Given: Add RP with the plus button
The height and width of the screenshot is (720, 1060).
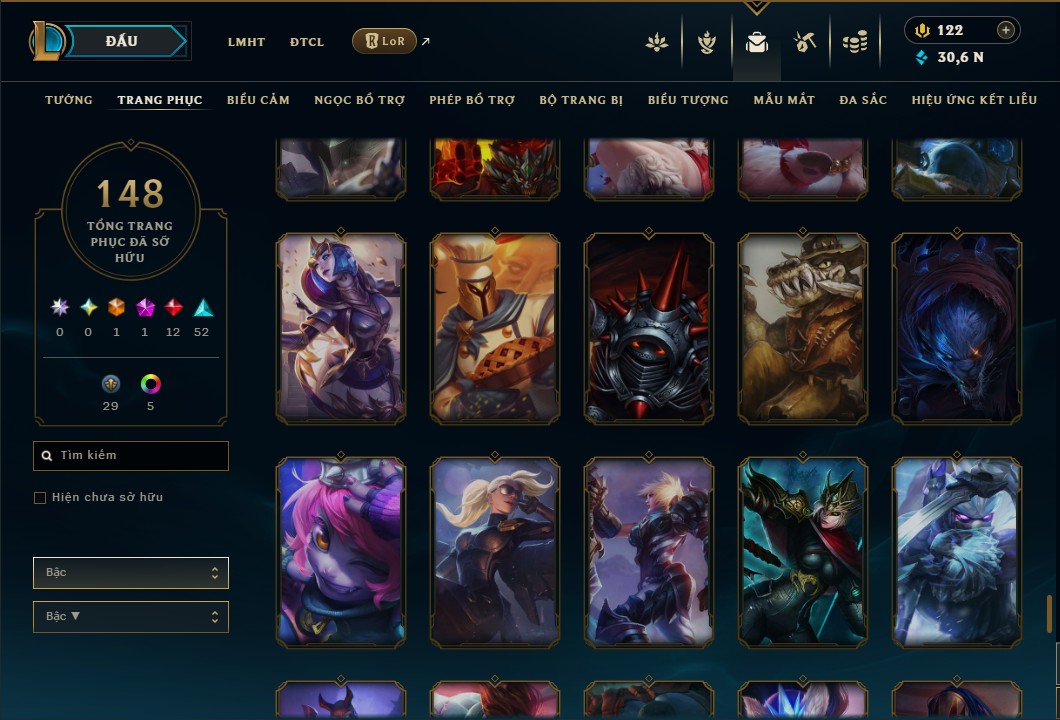Looking at the screenshot, I should click(x=1006, y=30).
